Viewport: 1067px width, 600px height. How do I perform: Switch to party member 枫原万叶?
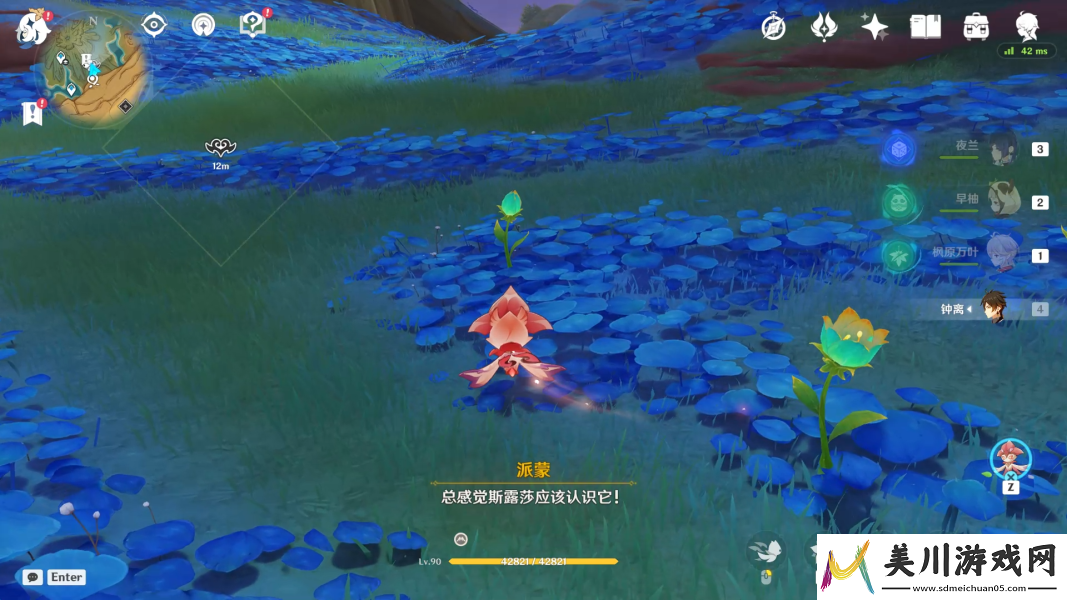click(x=1000, y=254)
